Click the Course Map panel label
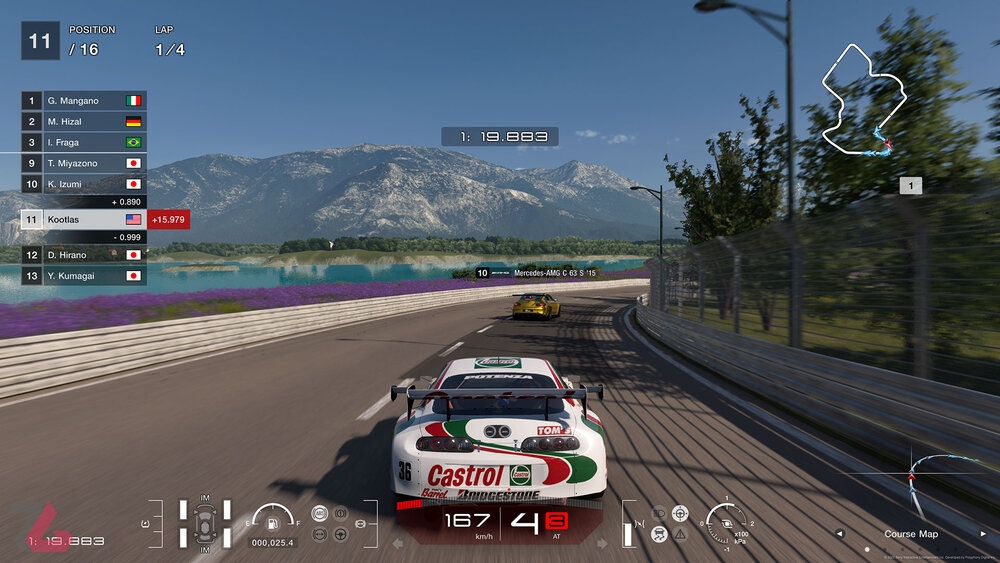Image resolution: width=1000 pixels, height=563 pixels. (x=911, y=534)
